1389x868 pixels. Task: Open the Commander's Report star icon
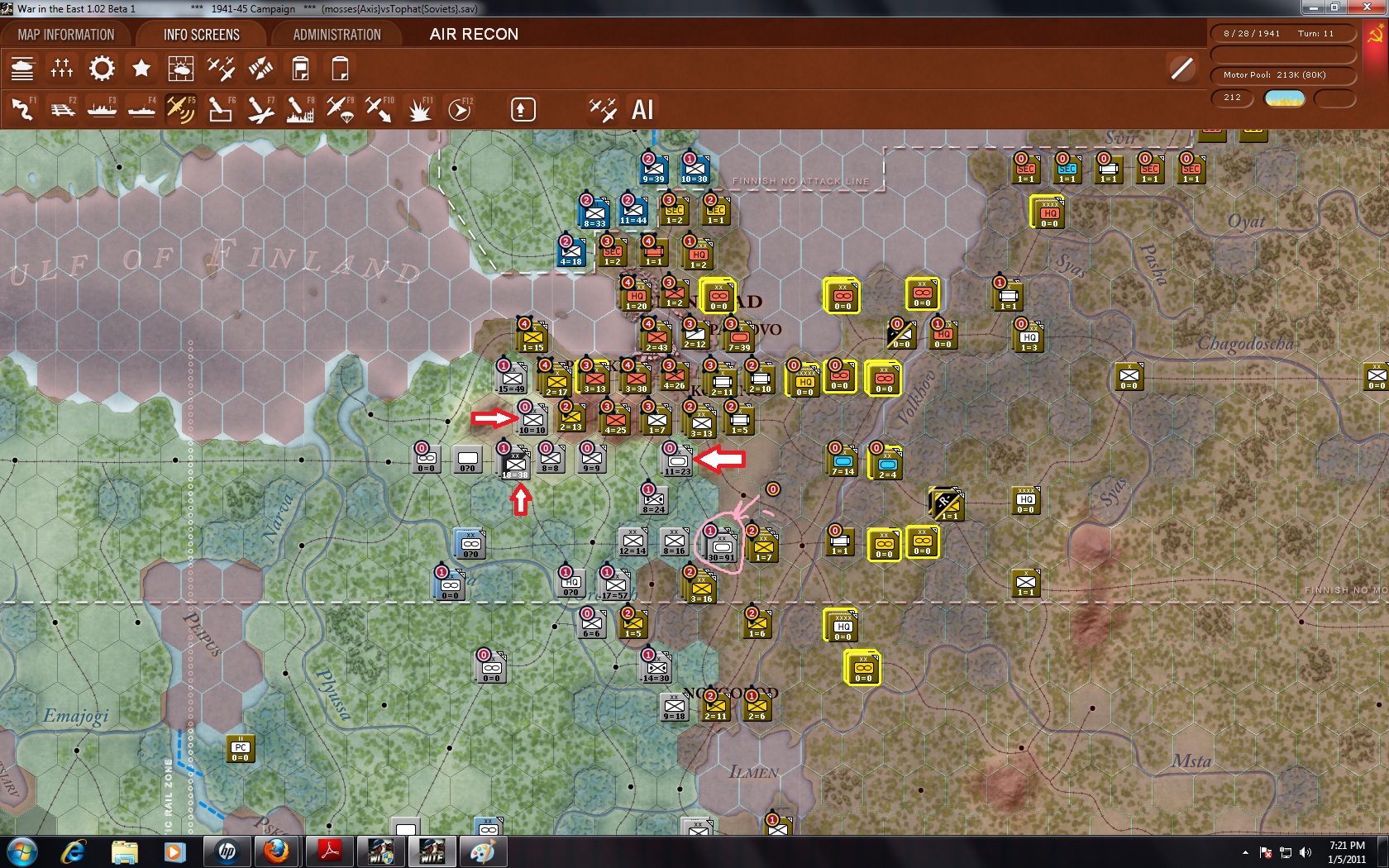tap(141, 69)
